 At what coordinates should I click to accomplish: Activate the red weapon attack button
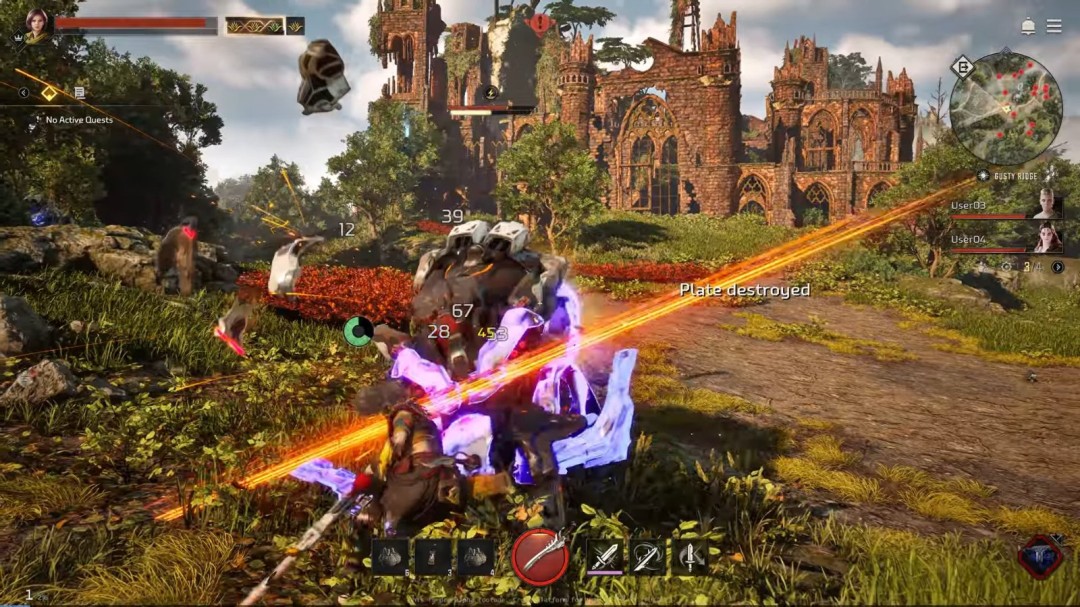coord(540,556)
